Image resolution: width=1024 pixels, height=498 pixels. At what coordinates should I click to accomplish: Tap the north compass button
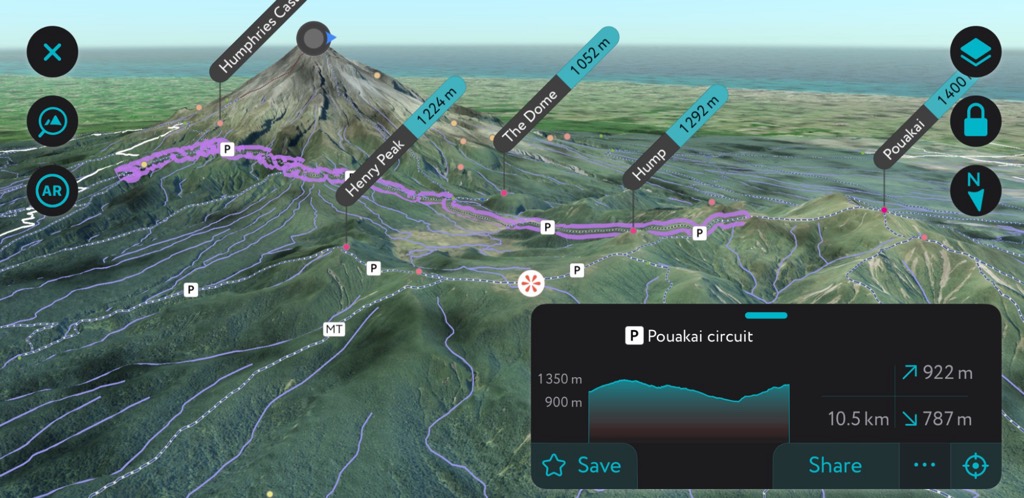[975, 189]
